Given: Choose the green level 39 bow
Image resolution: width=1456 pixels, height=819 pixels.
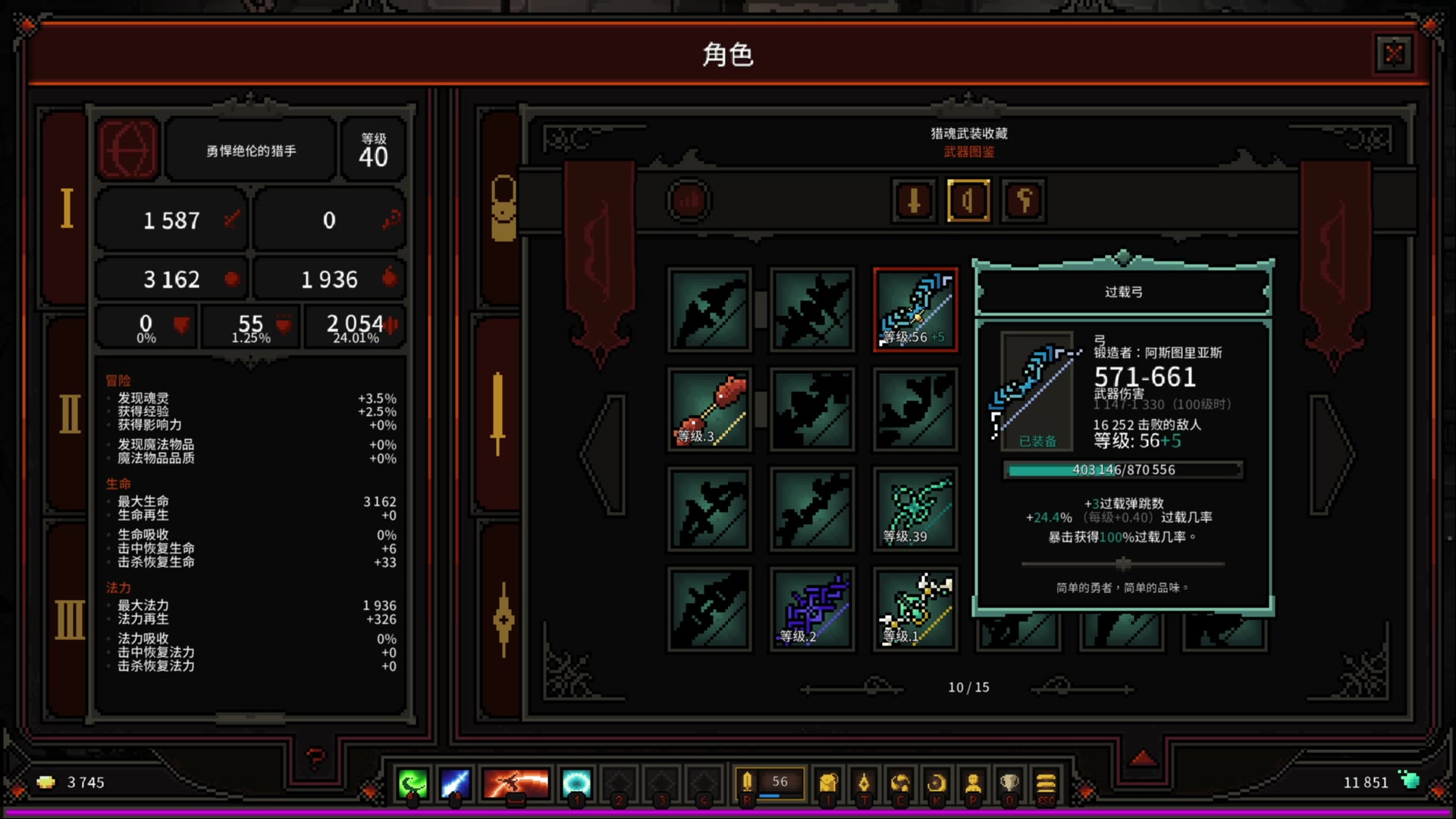Looking at the screenshot, I should tap(915, 510).
